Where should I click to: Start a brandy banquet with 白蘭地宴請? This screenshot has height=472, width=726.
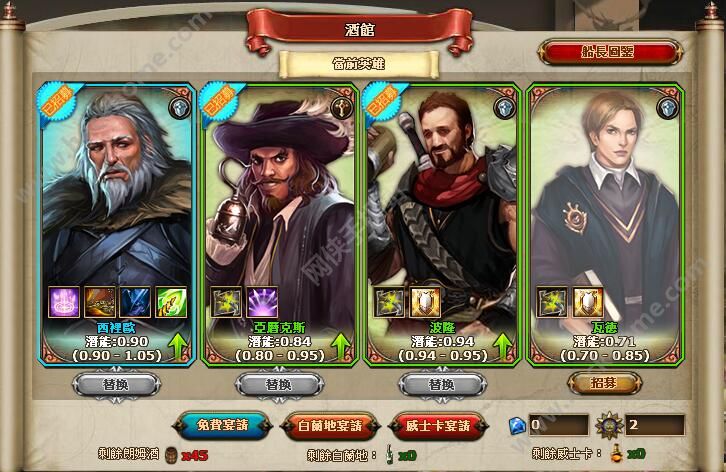pyautogui.click(x=333, y=425)
